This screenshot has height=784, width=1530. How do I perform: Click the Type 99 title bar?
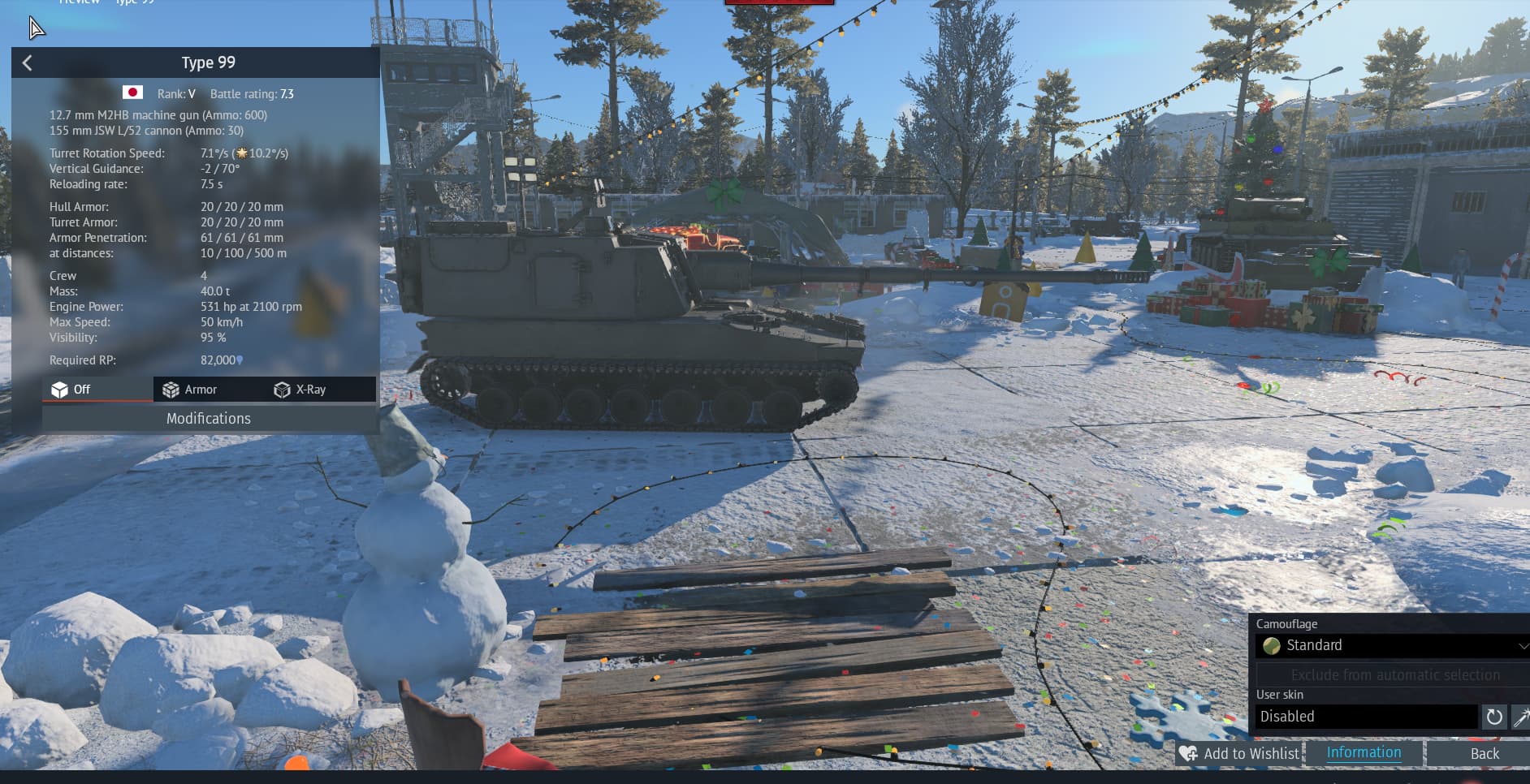click(x=208, y=62)
